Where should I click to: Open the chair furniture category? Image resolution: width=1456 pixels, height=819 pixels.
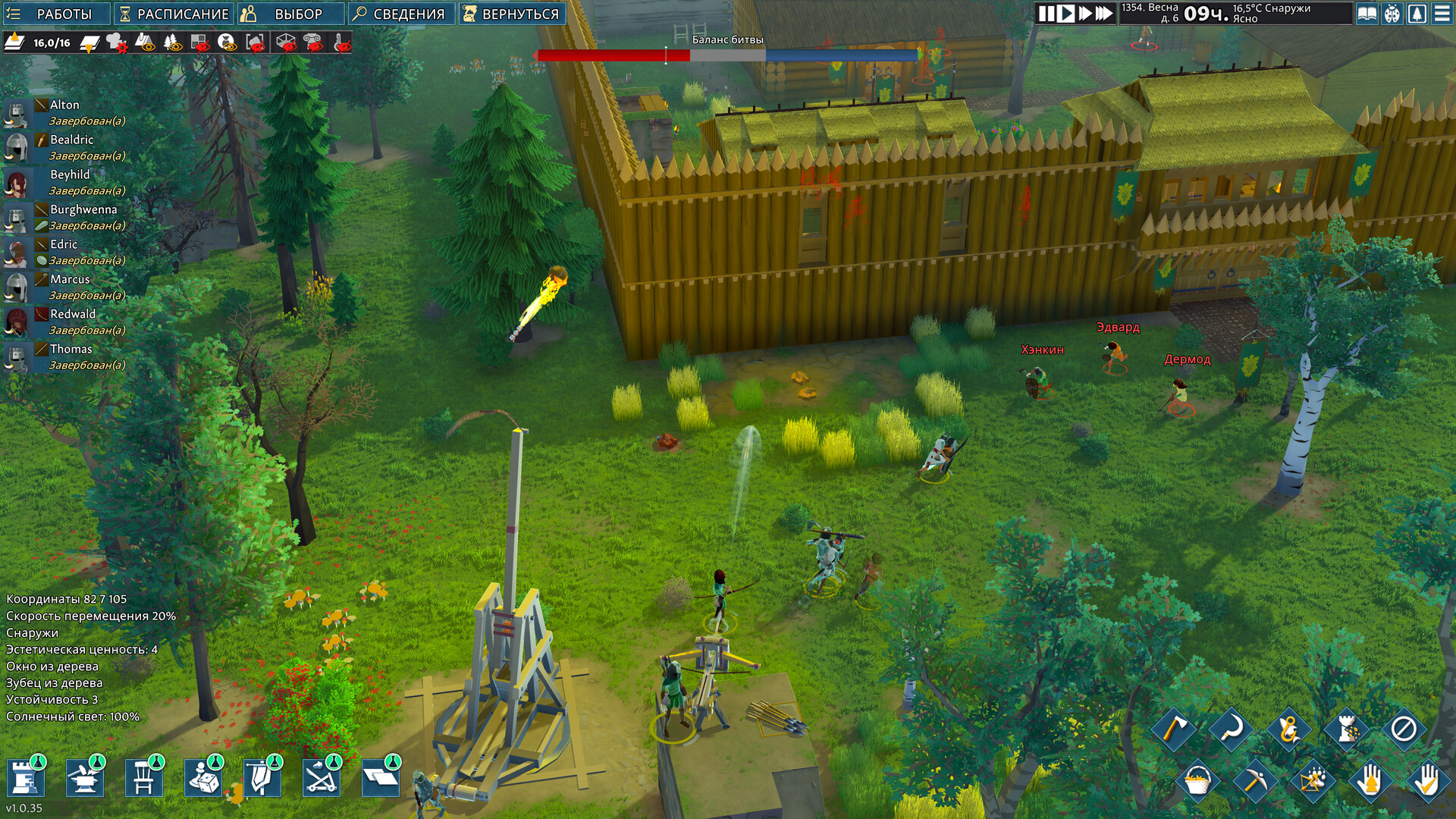coord(144,778)
